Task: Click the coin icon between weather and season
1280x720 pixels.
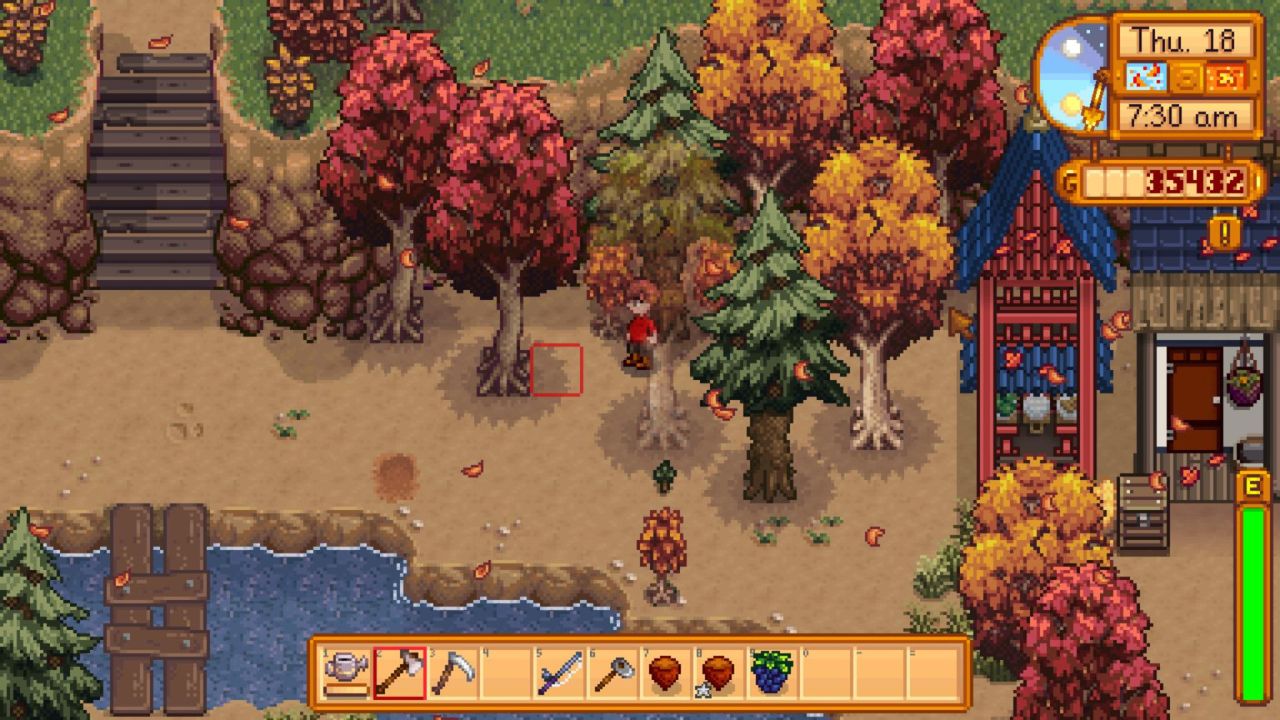Action: click(x=1186, y=78)
